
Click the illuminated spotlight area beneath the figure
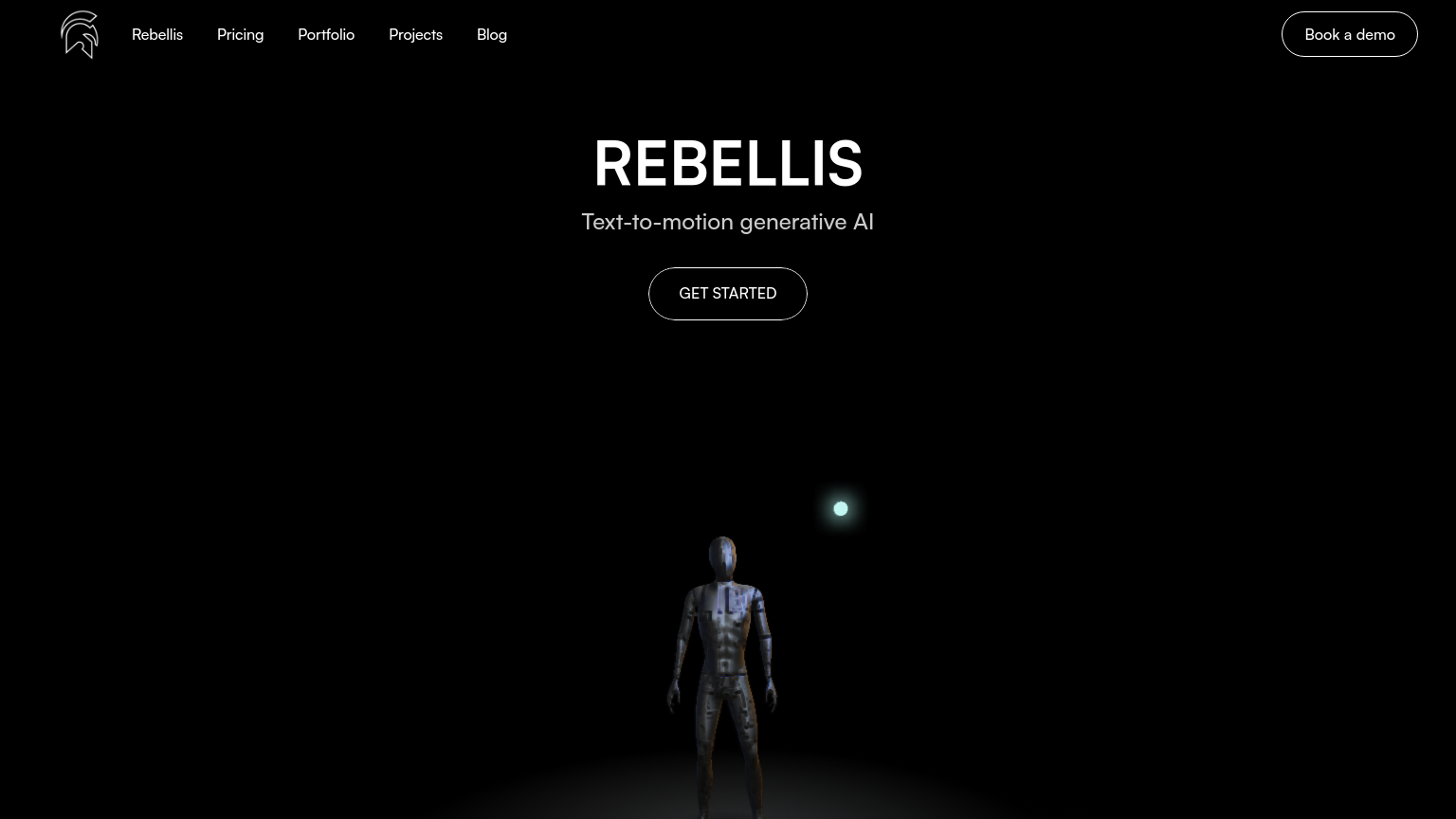(x=728, y=796)
